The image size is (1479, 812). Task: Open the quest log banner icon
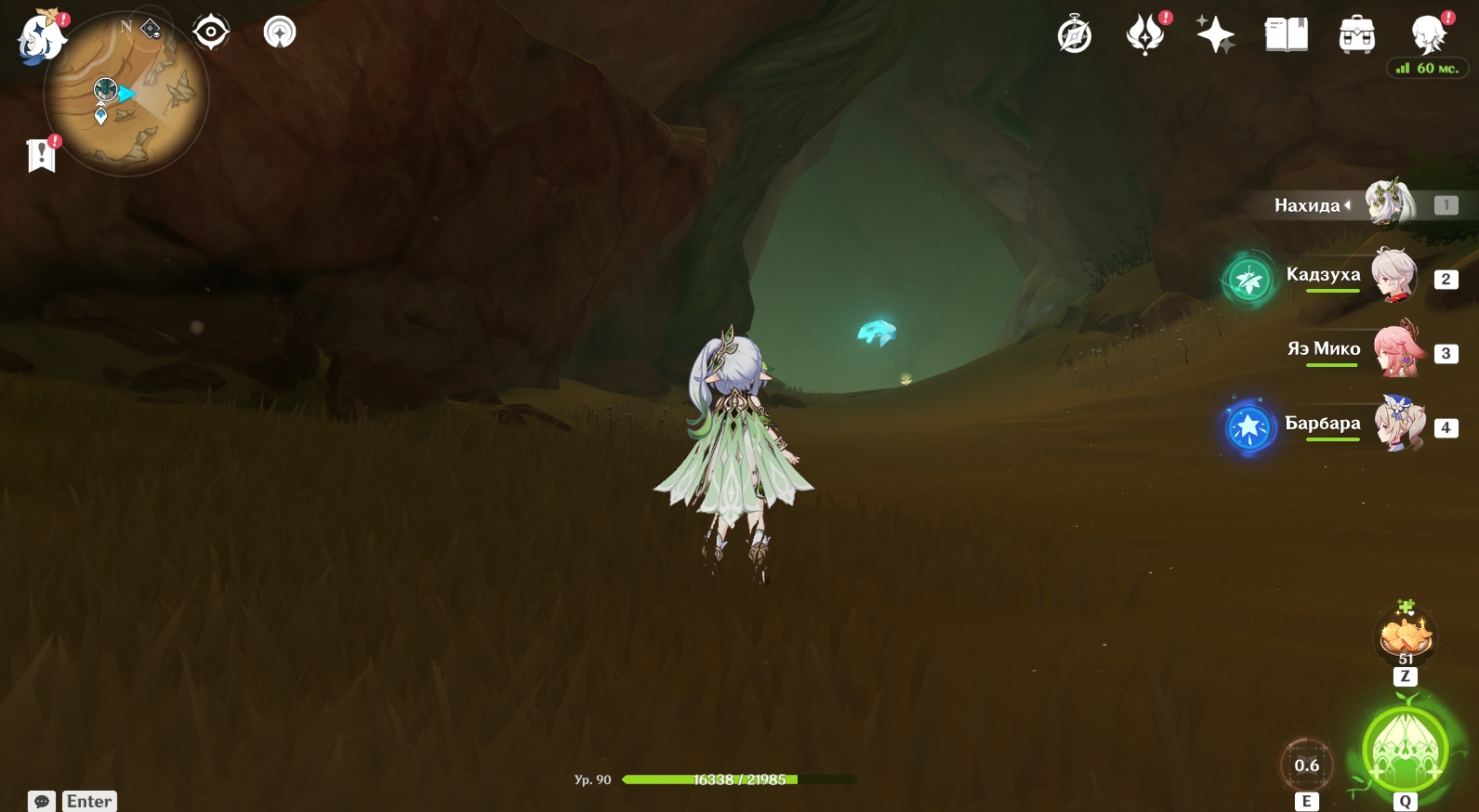click(41, 155)
